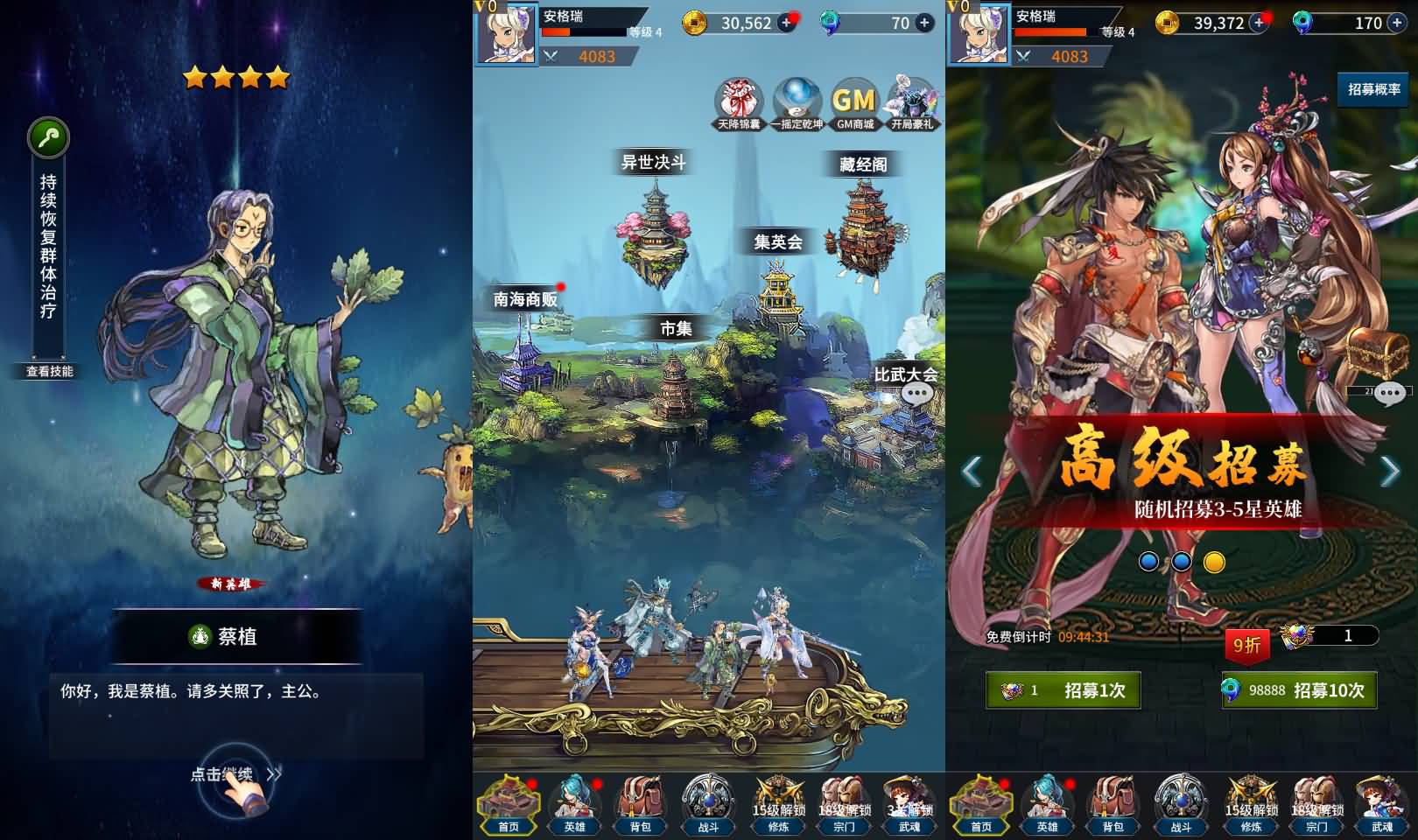Switch to the next recruit banner
The width and height of the screenshot is (1418, 840).
pos(1390,472)
